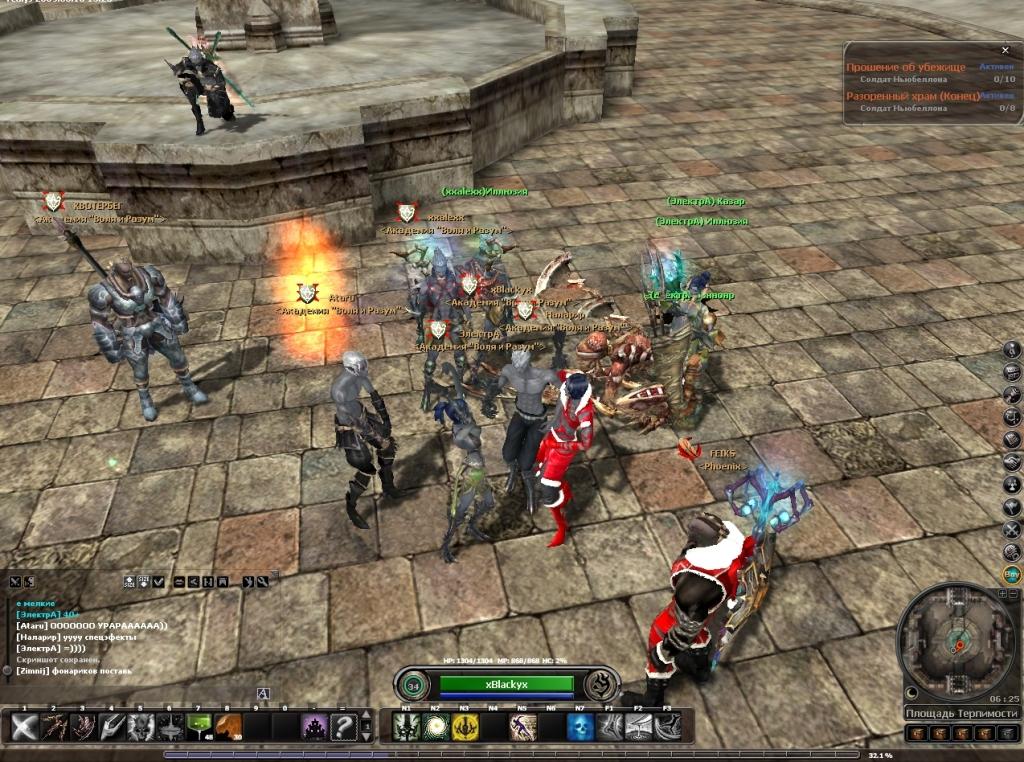Click the handshake icon in side menu
Viewport: 1024px width, 762px height.
(1012, 462)
